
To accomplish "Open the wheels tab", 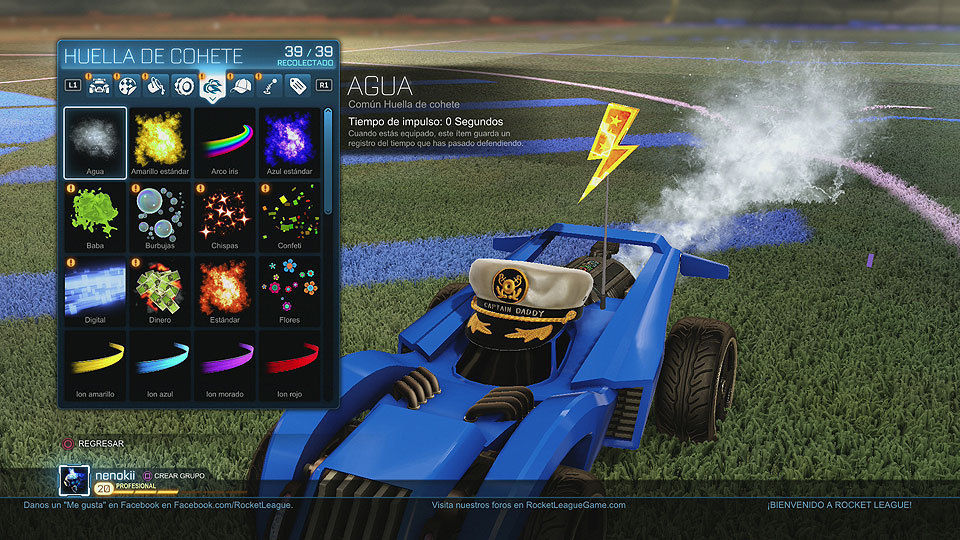I will (x=184, y=86).
